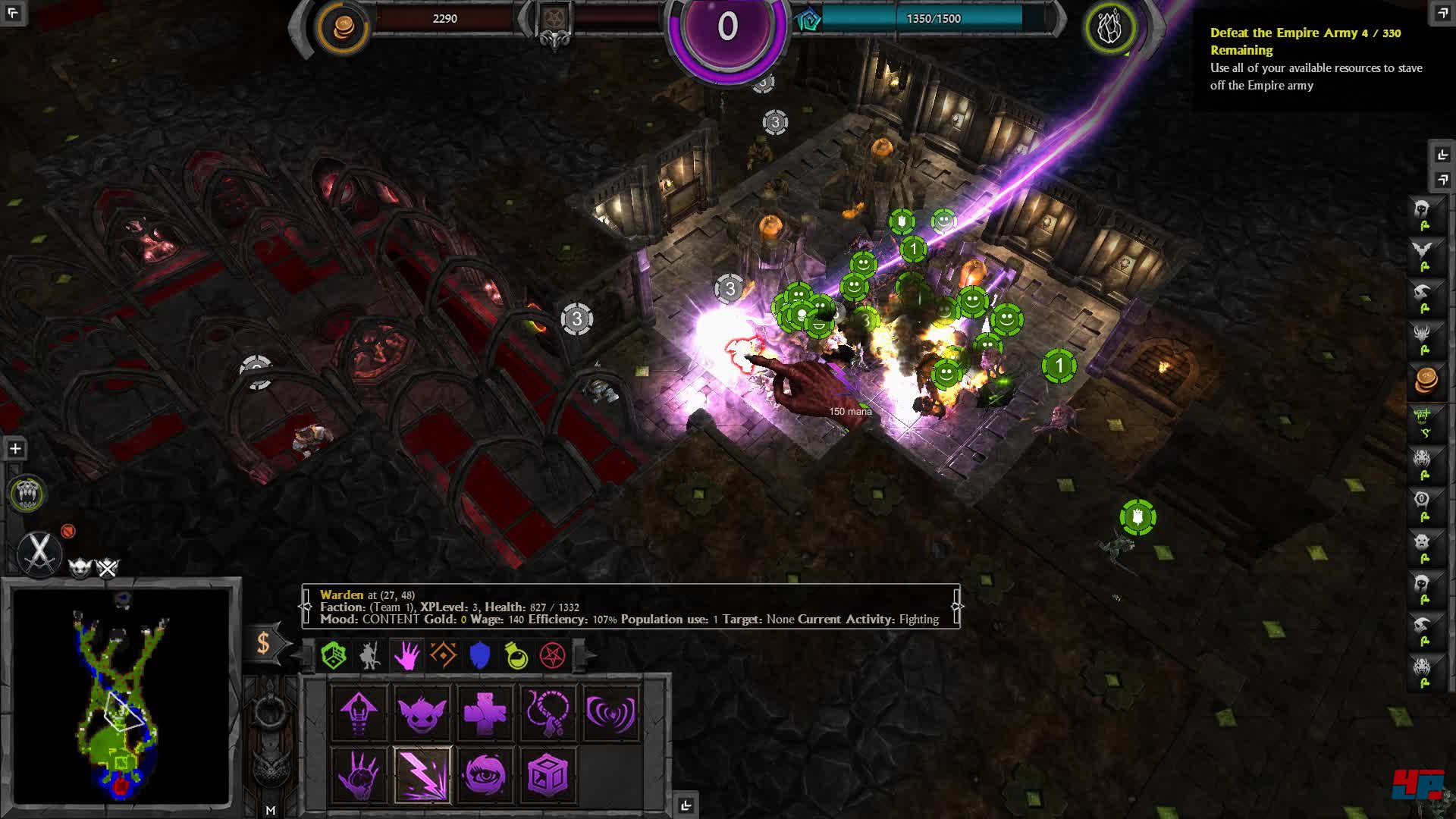Switch to the yellow potion tab
Screen dimensions: 1456x819
[x=516, y=655]
